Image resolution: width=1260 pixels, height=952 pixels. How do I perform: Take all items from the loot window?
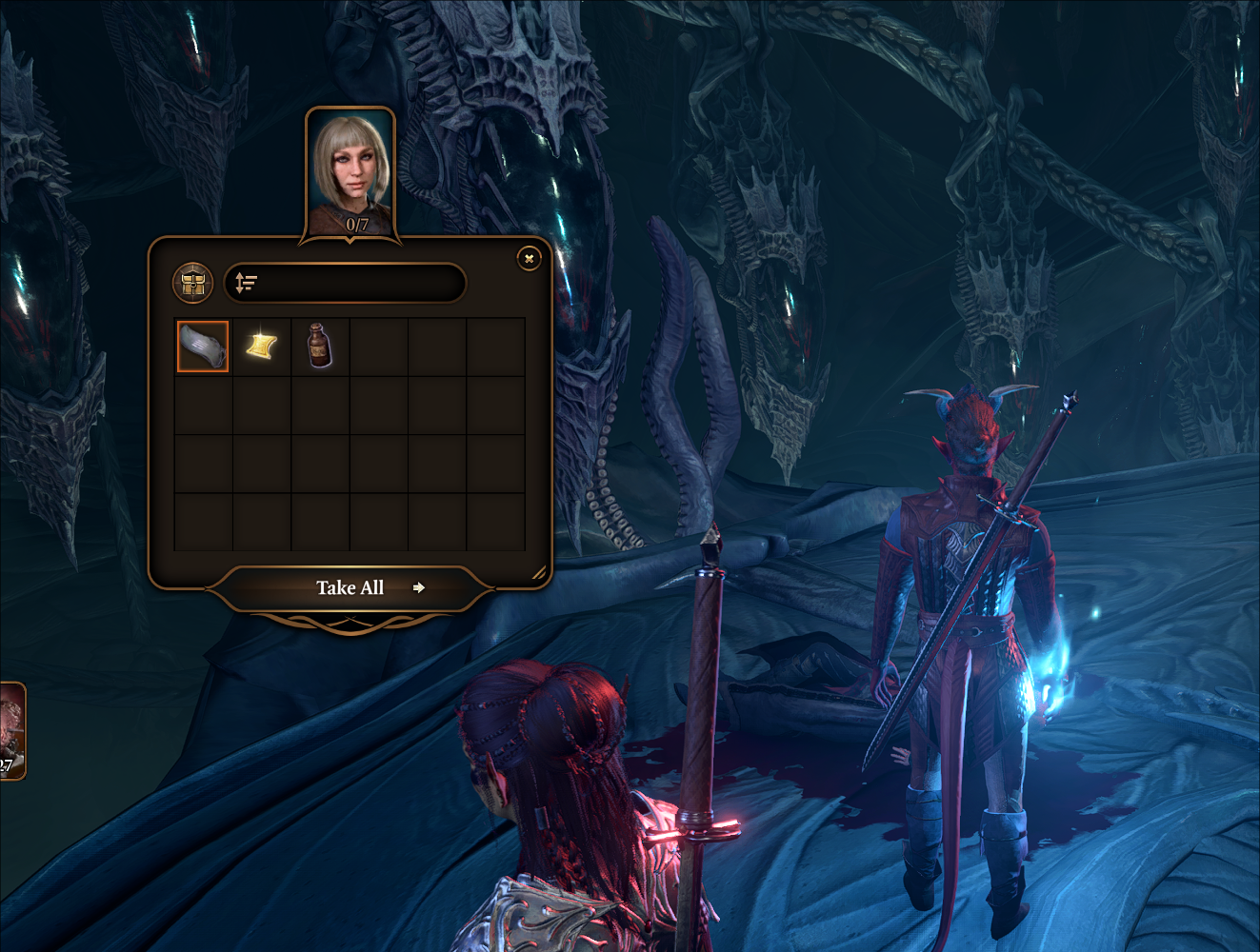point(350,588)
